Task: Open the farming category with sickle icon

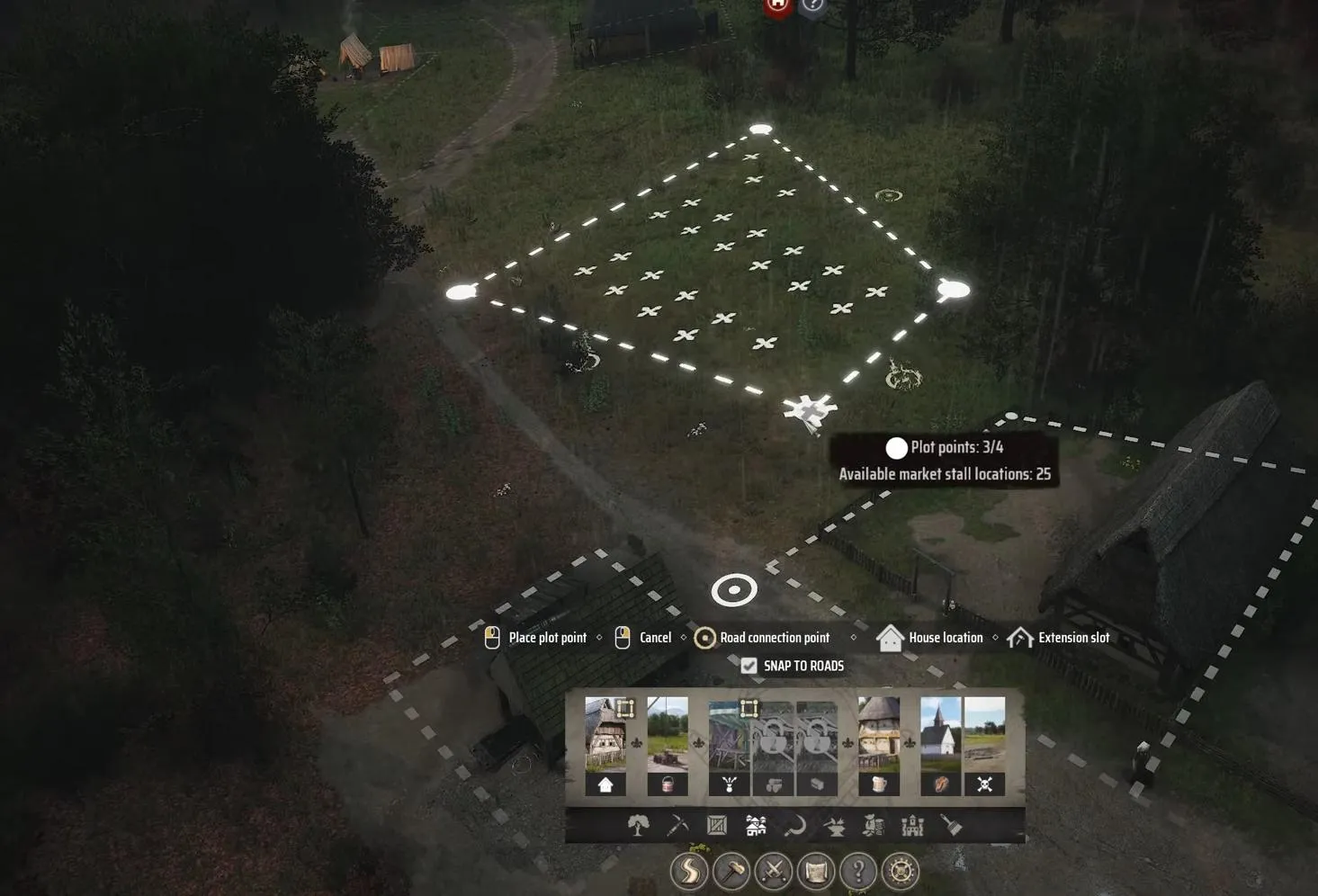Action: (x=794, y=825)
